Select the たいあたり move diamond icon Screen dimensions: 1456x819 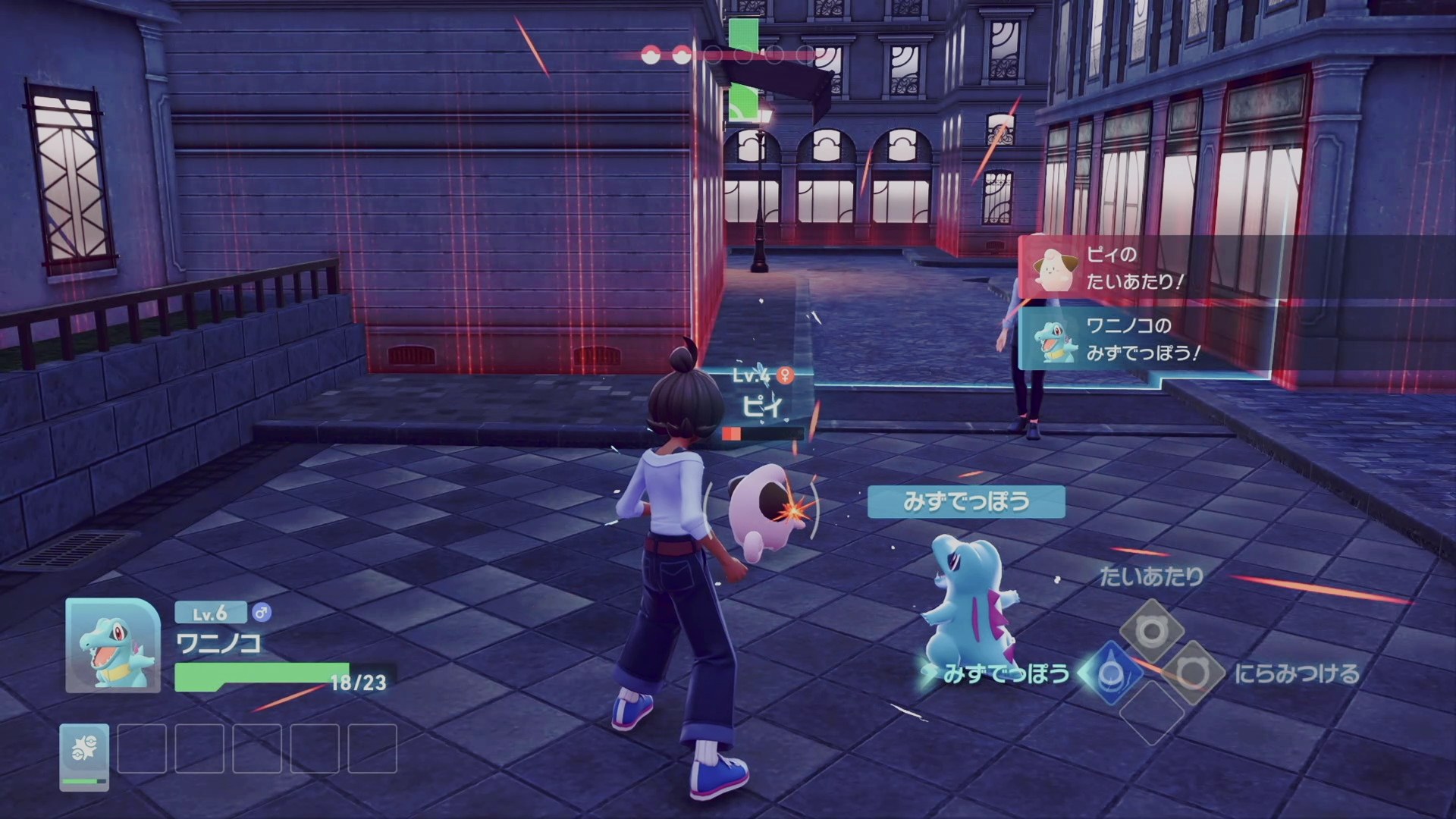pyautogui.click(x=1152, y=631)
